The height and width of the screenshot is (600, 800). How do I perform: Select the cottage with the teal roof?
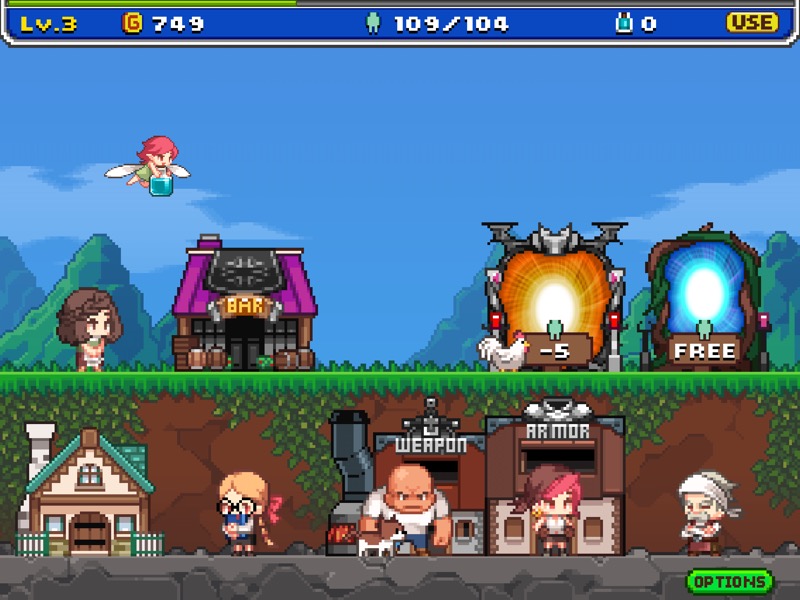tap(88, 495)
